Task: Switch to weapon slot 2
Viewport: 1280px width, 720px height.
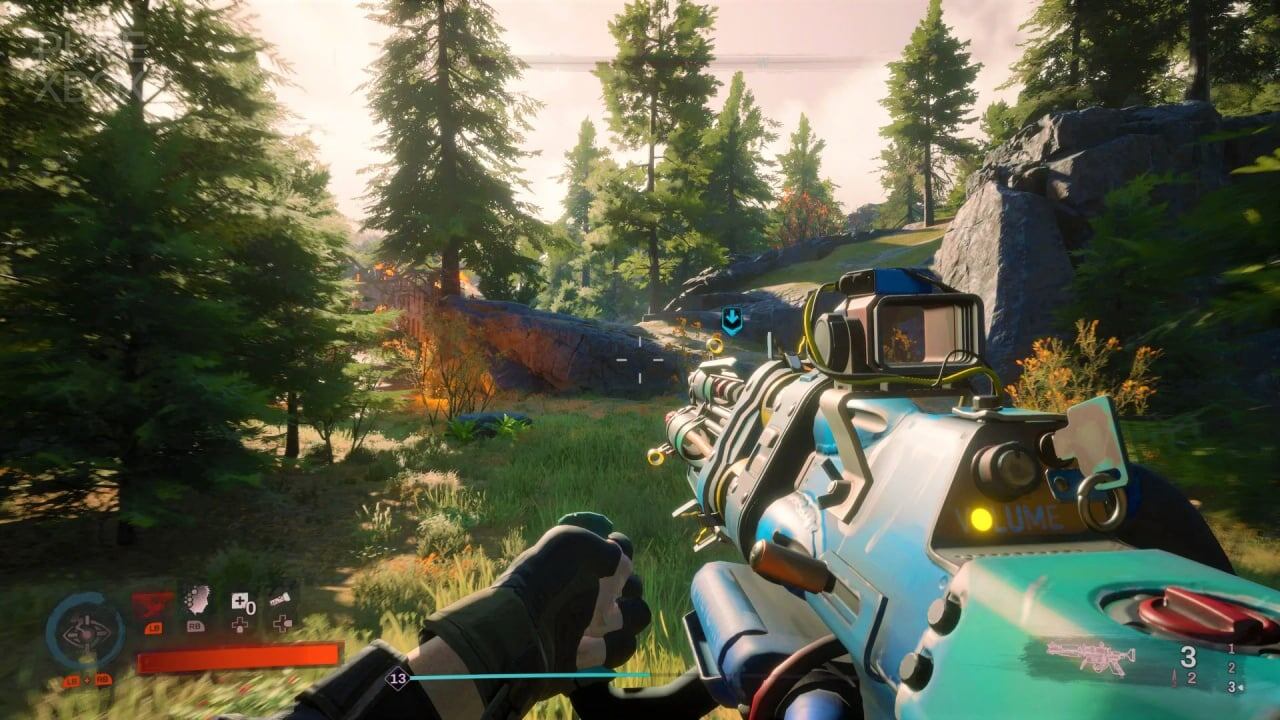Action: pyautogui.click(x=1231, y=668)
